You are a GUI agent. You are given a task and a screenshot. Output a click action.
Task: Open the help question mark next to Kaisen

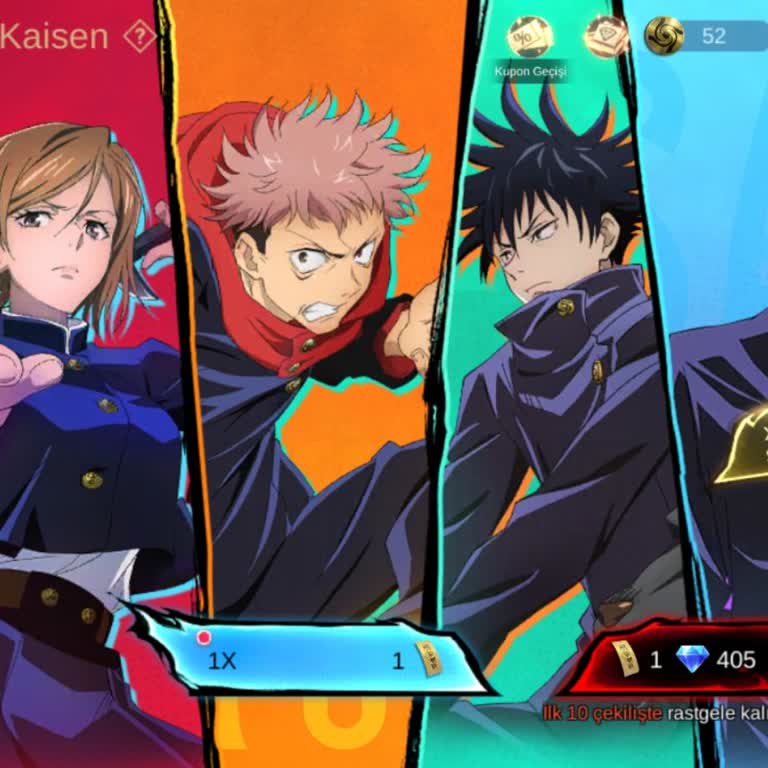140,38
